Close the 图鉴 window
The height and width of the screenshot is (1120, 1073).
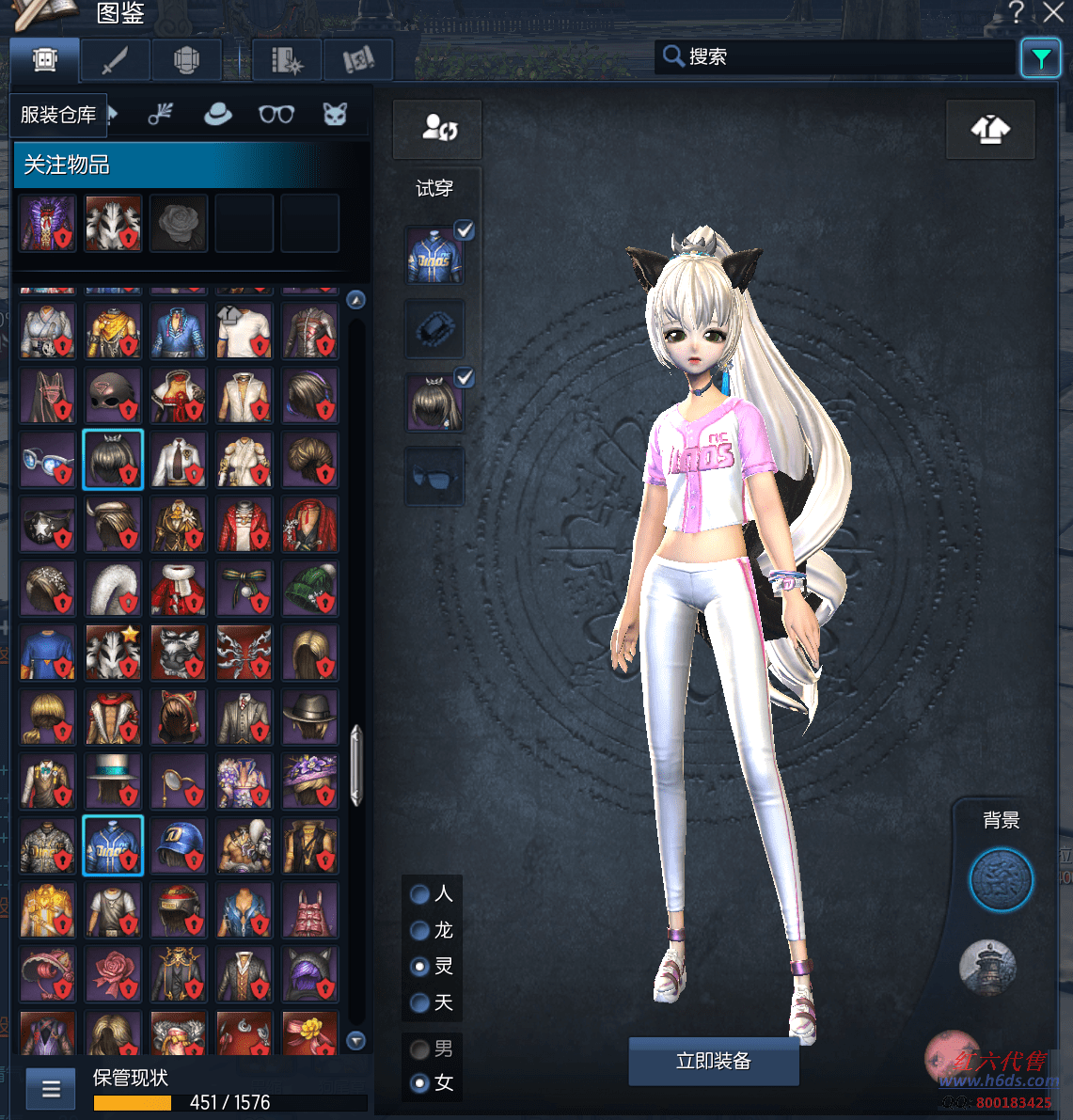1053,13
